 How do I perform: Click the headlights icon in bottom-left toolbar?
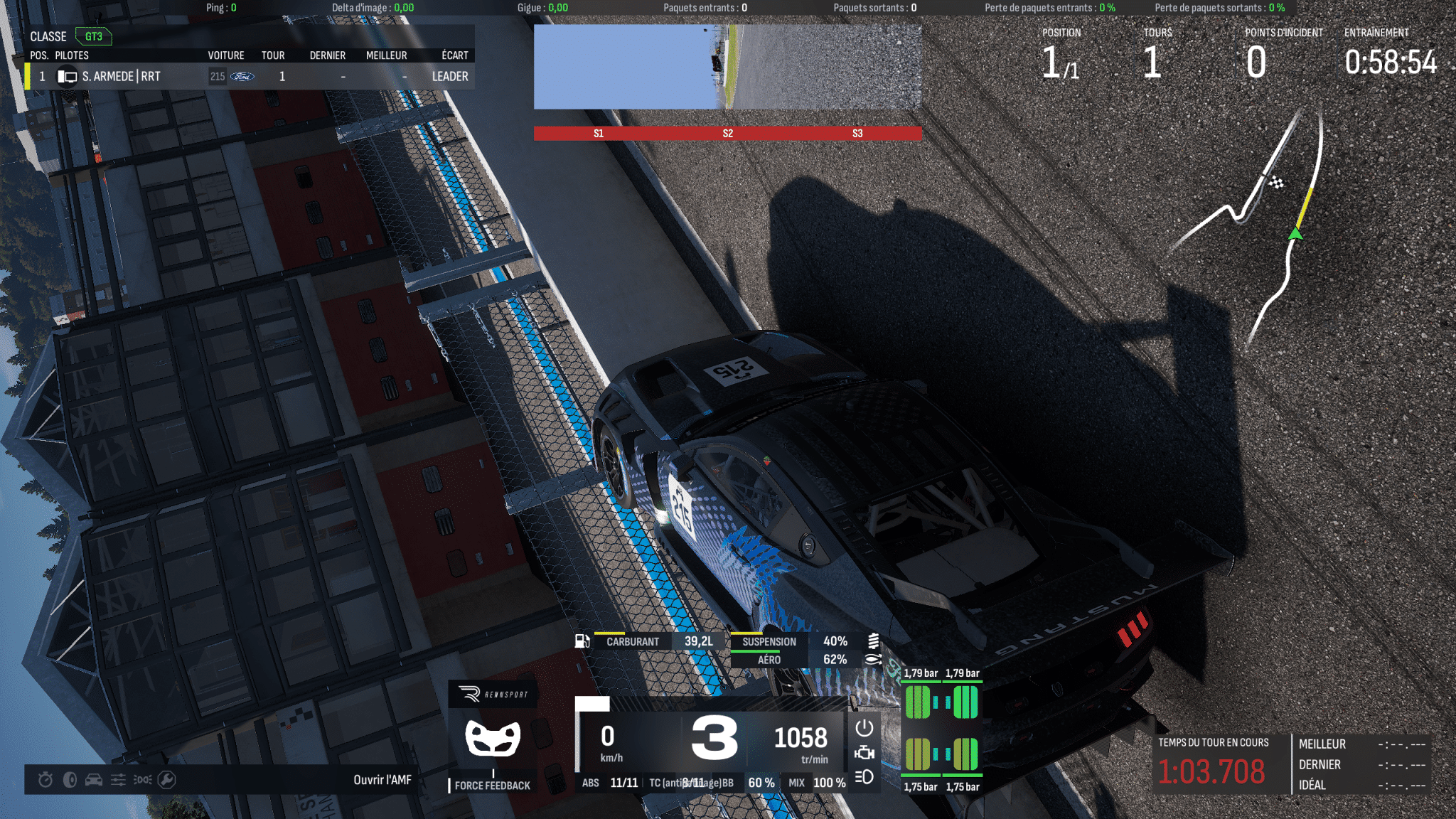142,780
